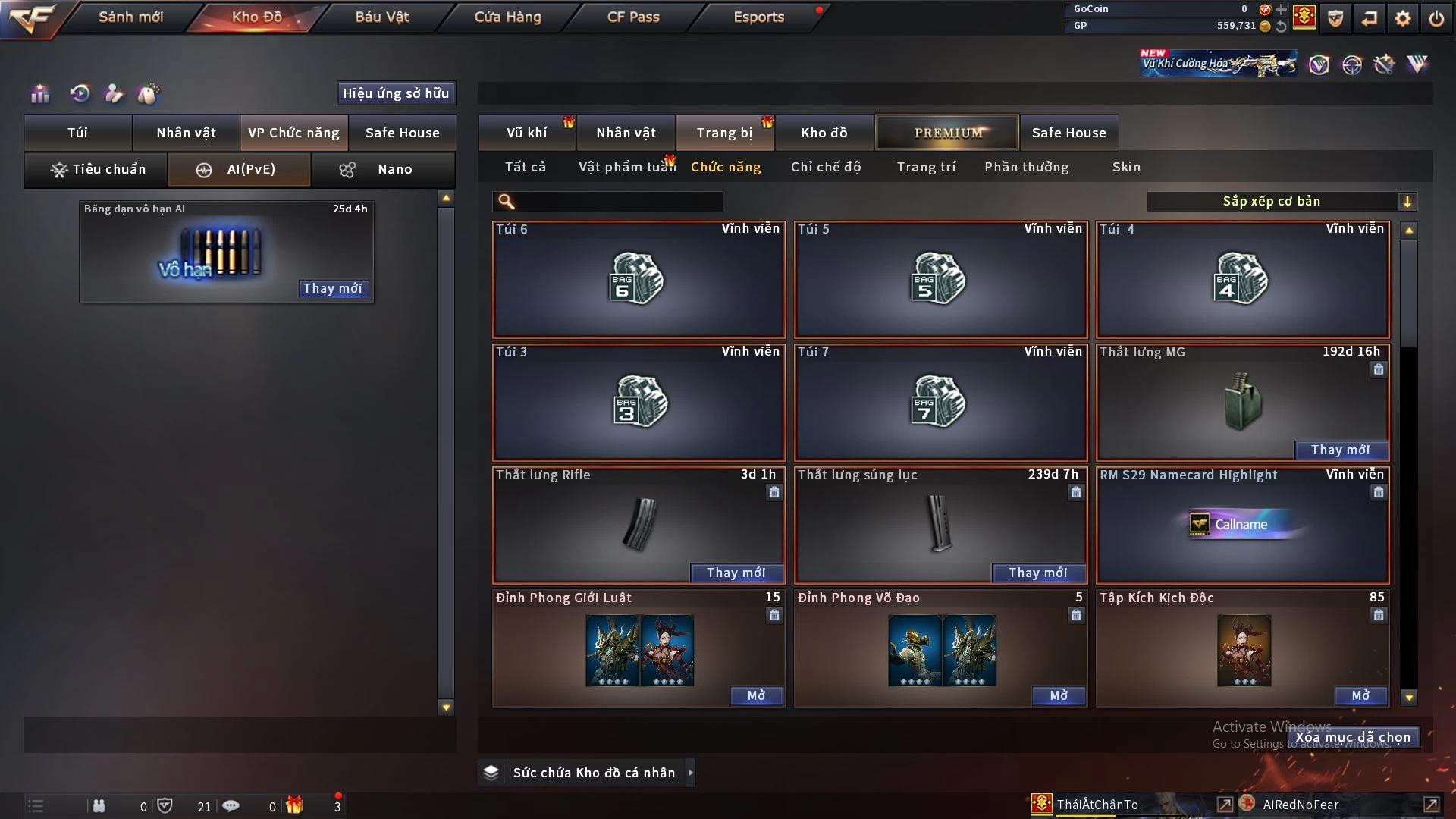Open the Cửa Hàng shop menu
Image resolution: width=1456 pixels, height=819 pixels.
click(507, 17)
